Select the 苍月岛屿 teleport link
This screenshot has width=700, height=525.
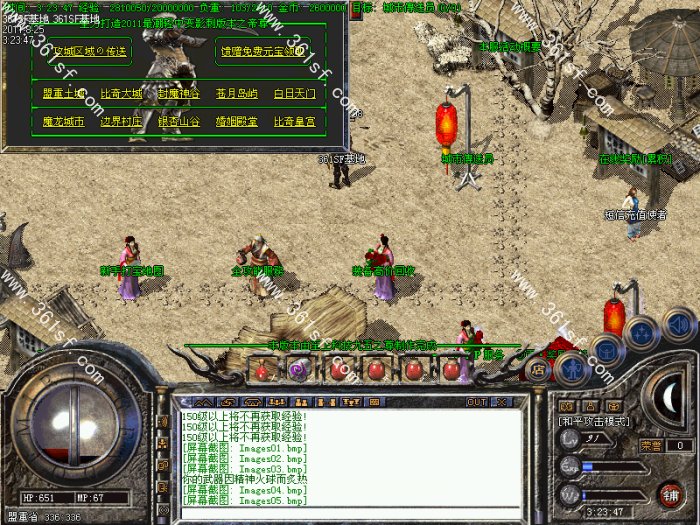click(236, 94)
